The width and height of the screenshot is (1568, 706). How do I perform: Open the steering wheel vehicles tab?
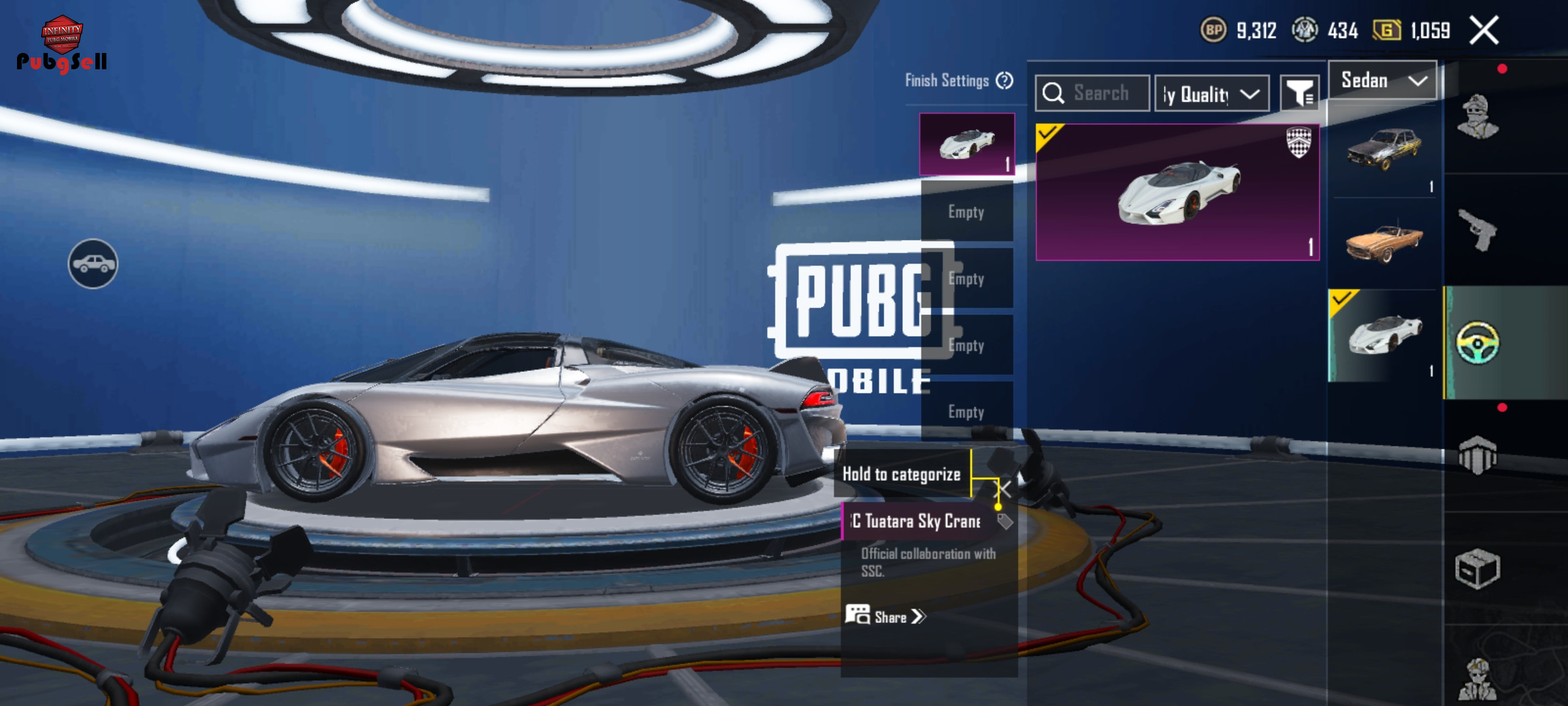pyautogui.click(x=1478, y=343)
